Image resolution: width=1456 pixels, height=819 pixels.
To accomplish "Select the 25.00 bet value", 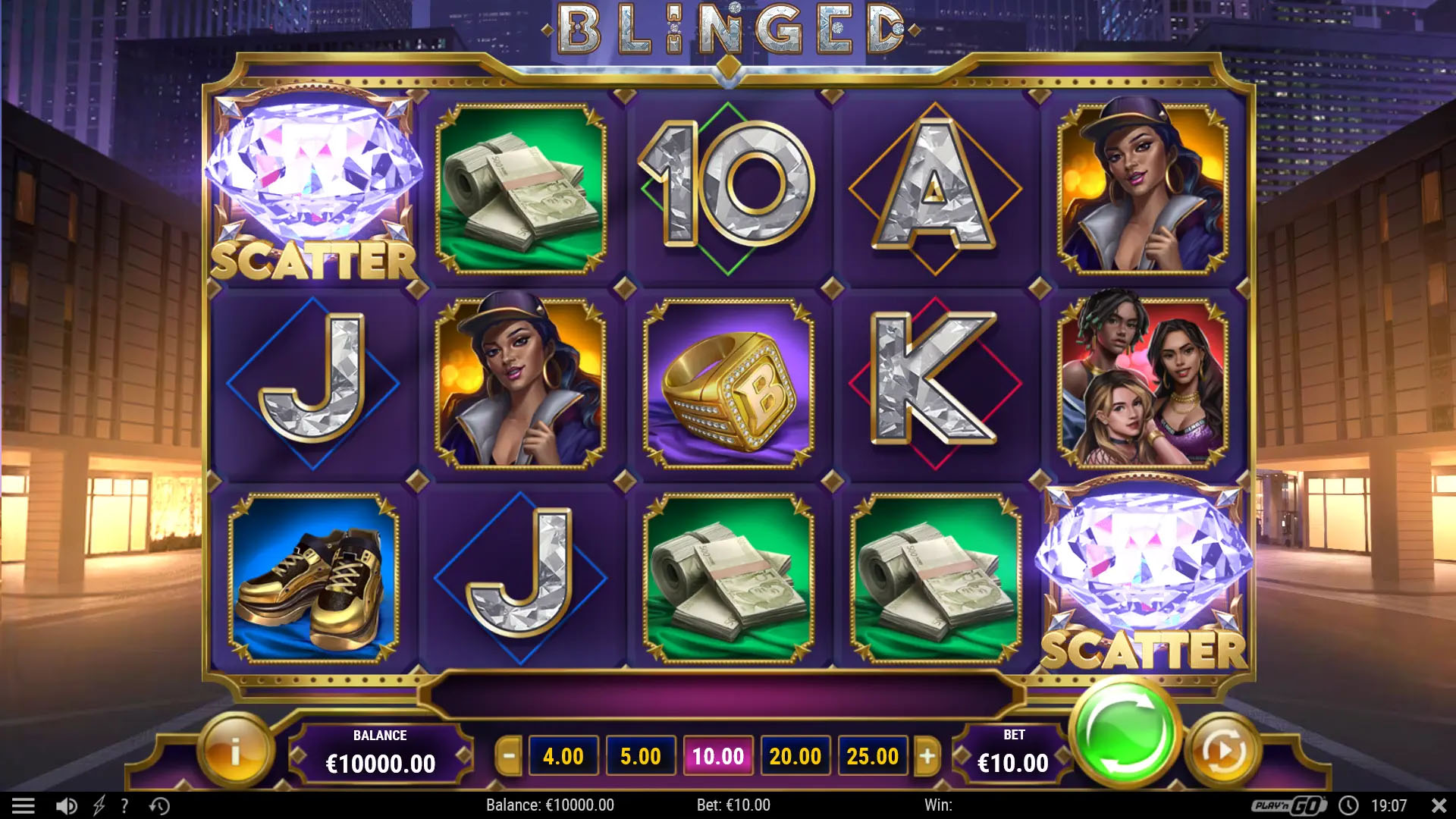I will pyautogui.click(x=872, y=756).
